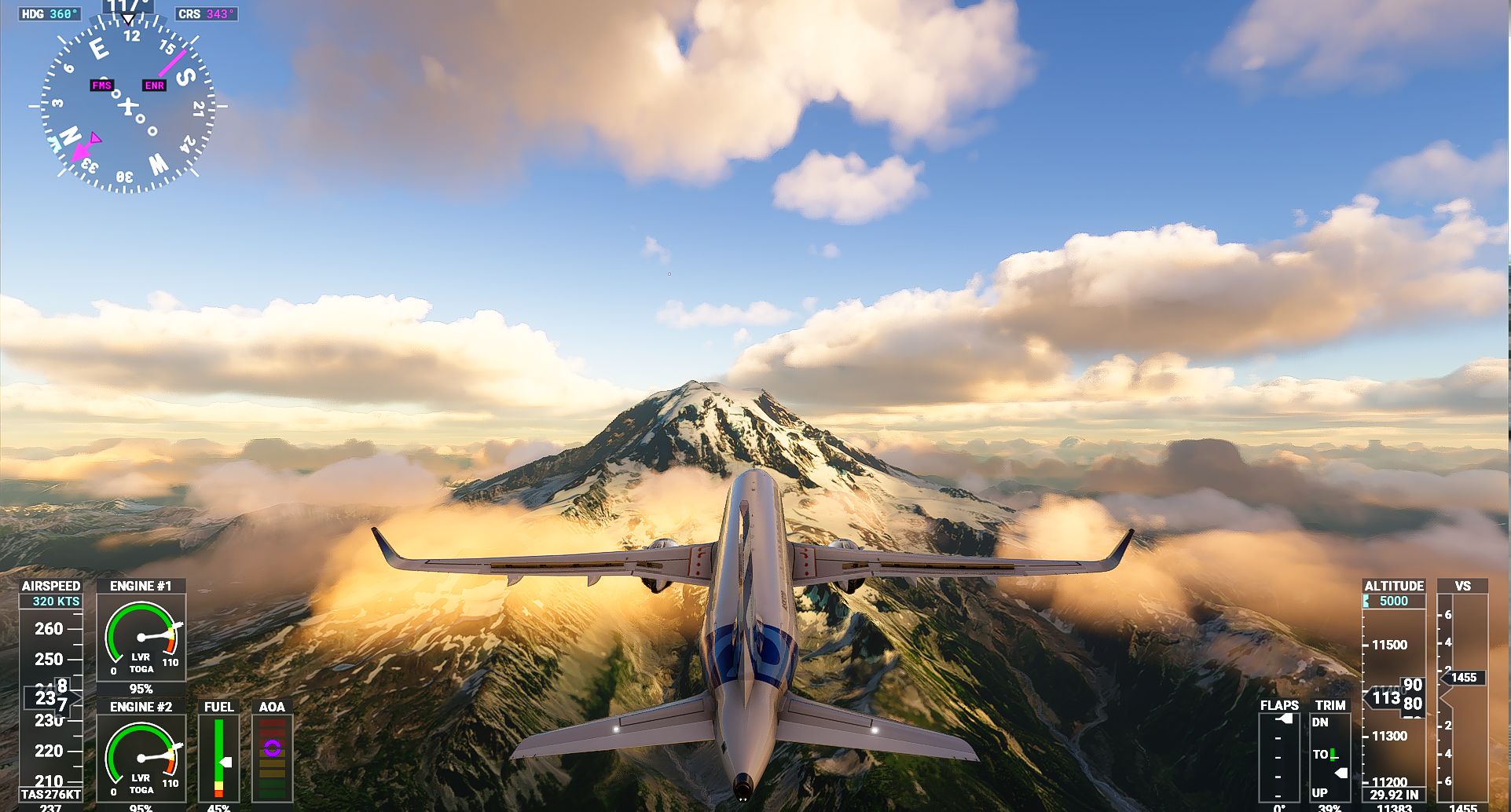The image size is (1511, 812).
Task: Select the ENR flight phase annunciator
Action: coord(152,85)
